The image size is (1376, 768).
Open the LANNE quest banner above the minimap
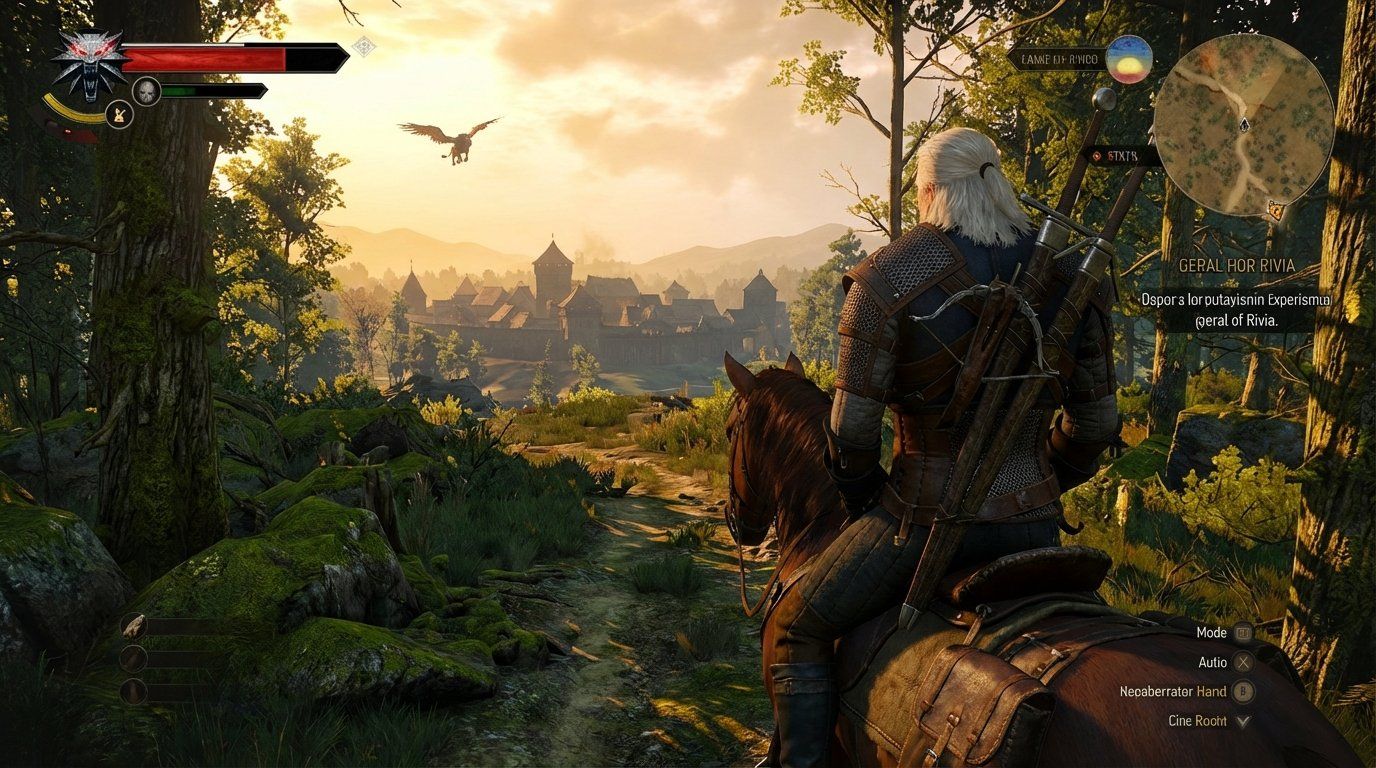[1058, 58]
